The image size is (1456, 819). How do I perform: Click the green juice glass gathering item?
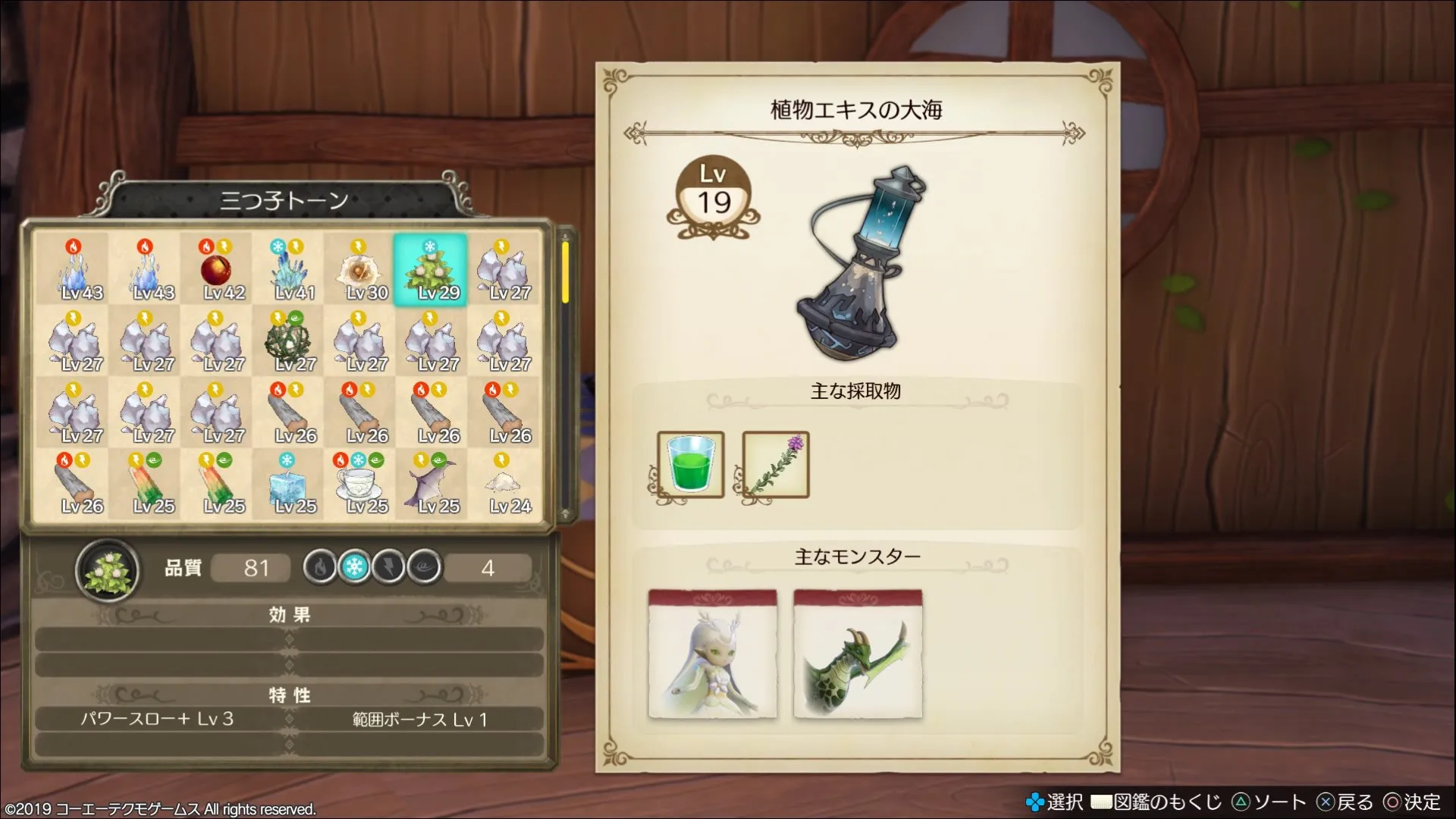[x=690, y=464]
